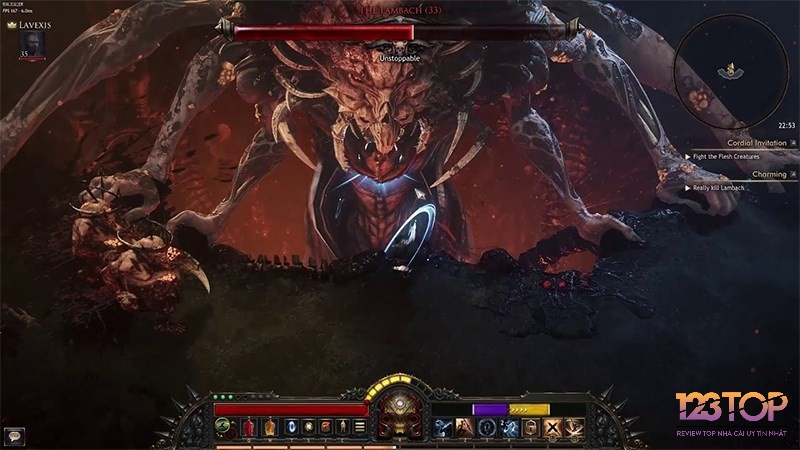
Task: Open the three-line menu icon
Action: tap(360, 428)
